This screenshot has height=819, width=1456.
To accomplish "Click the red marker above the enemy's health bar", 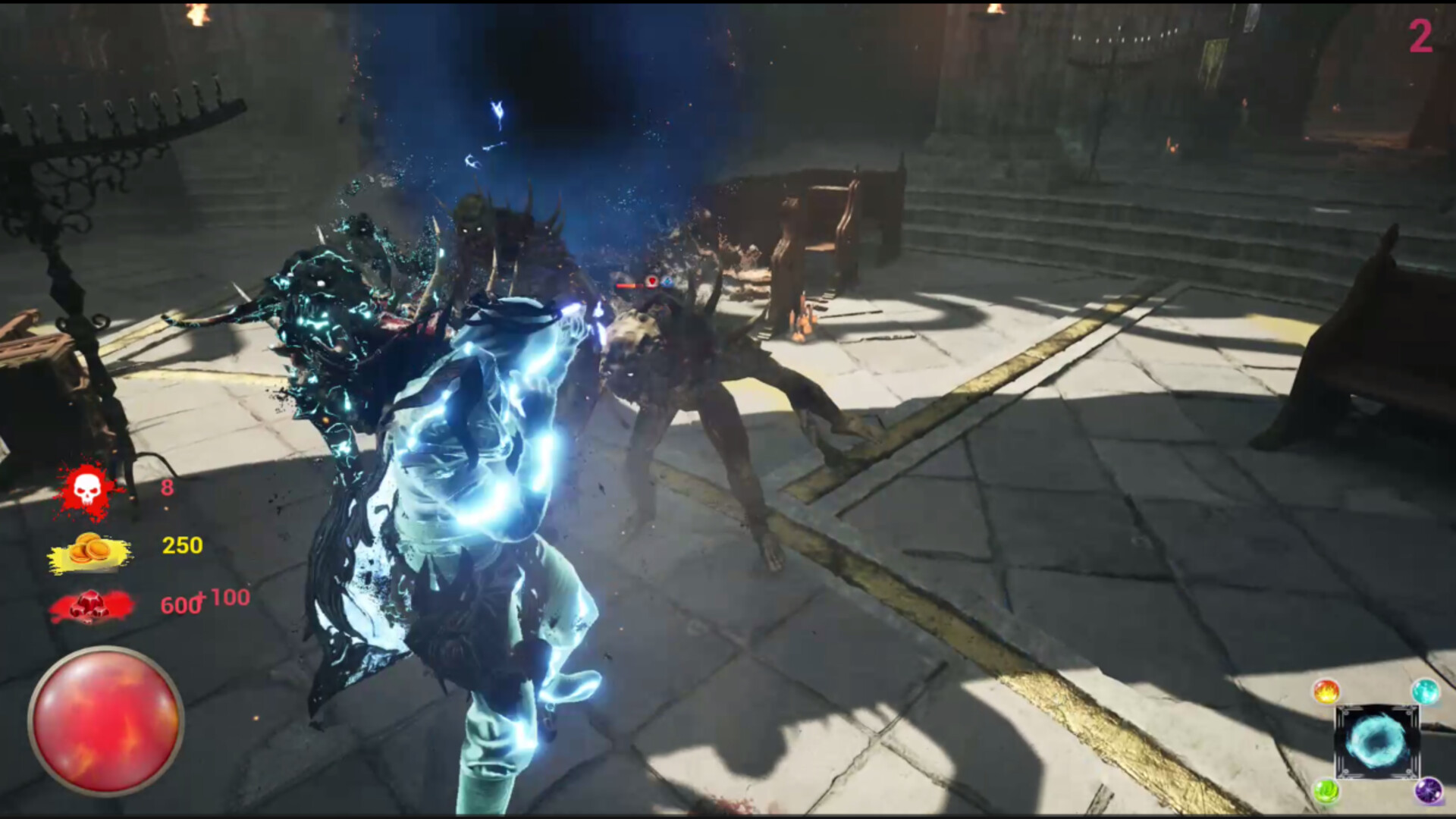I will click(x=652, y=281).
